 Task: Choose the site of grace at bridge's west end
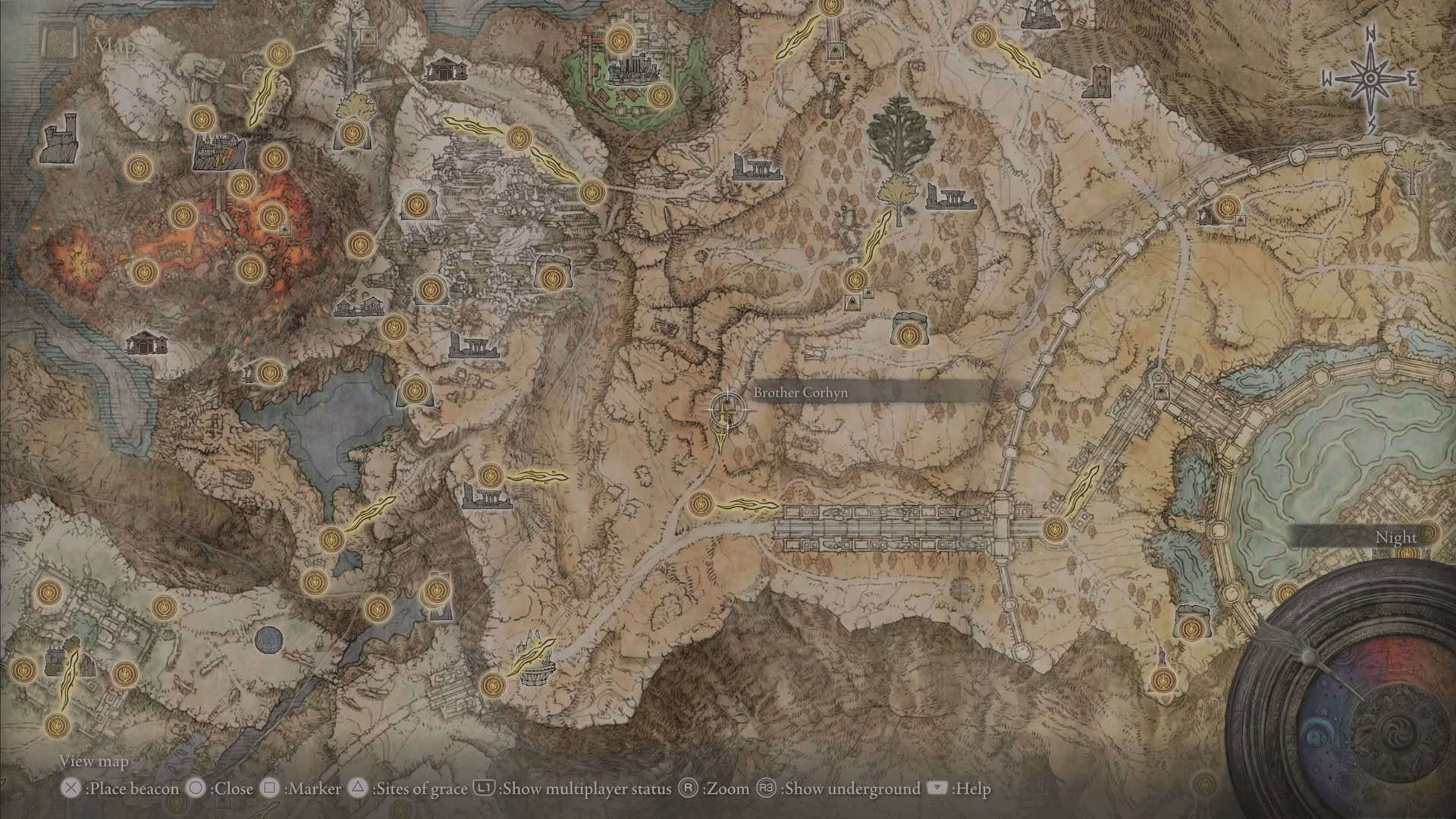[701, 503]
